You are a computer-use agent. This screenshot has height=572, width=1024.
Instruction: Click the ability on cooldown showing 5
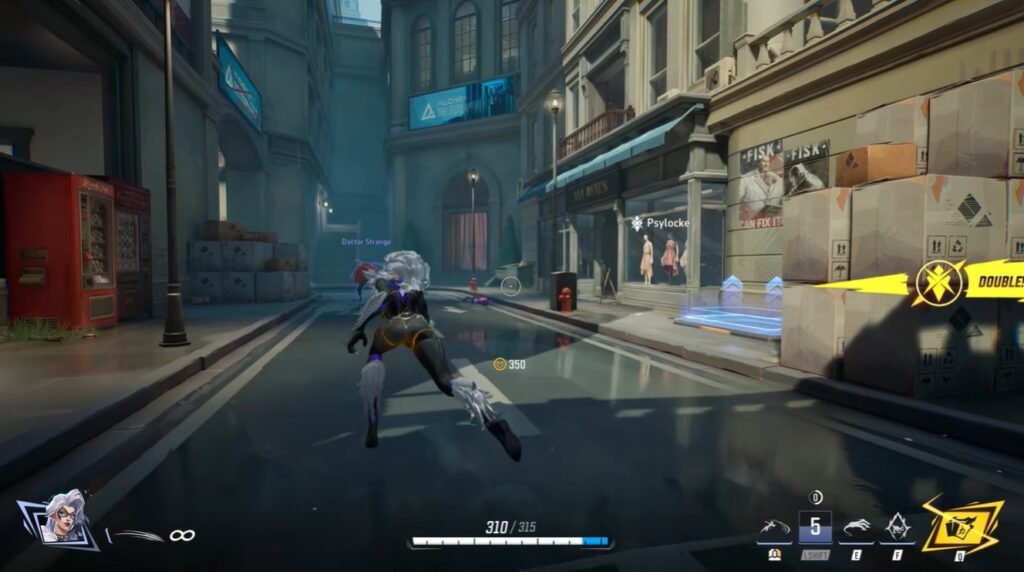(815, 527)
